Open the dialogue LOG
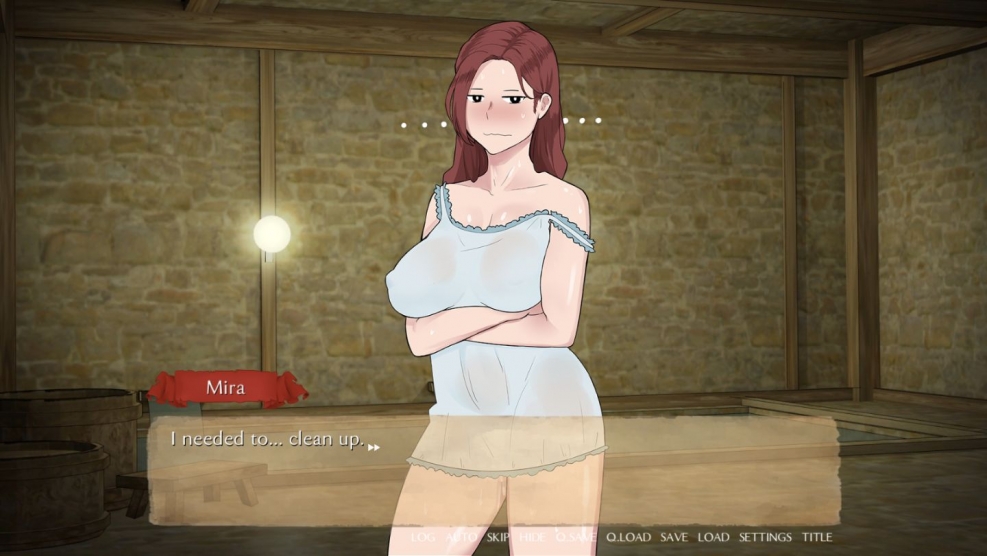Viewport: 987px width, 556px height. (423, 537)
